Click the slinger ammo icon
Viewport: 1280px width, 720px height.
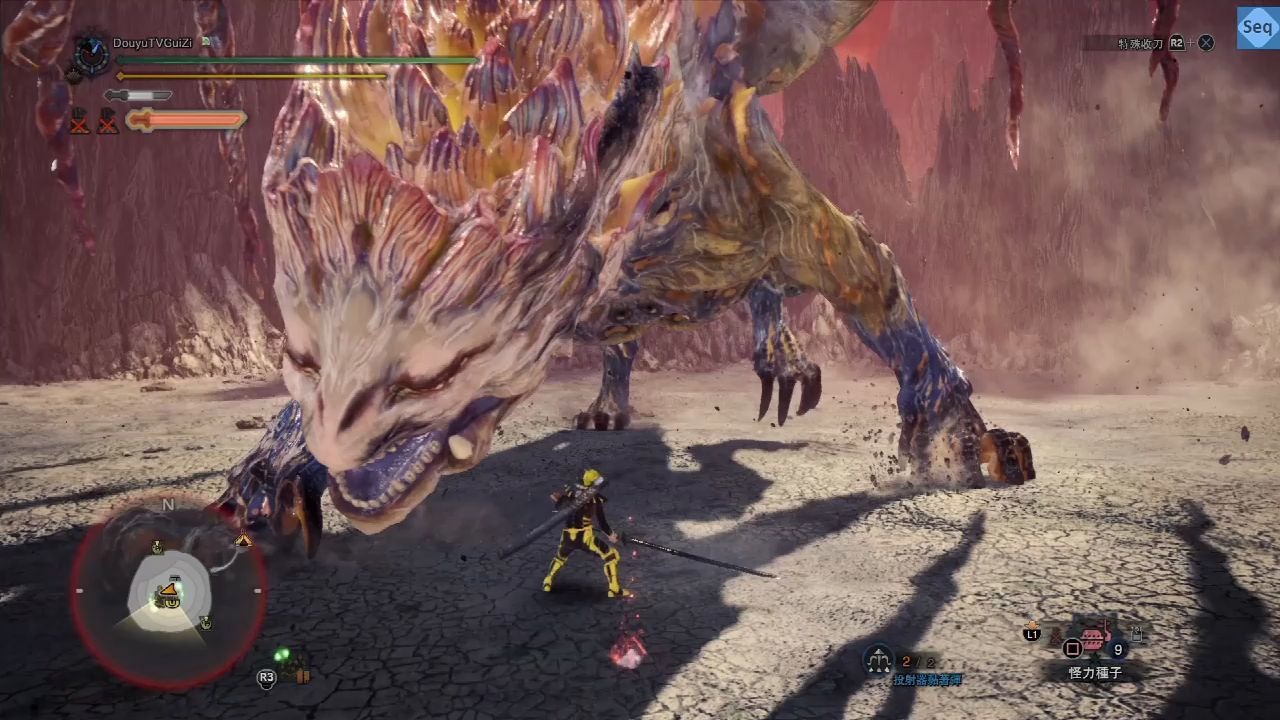point(879,659)
